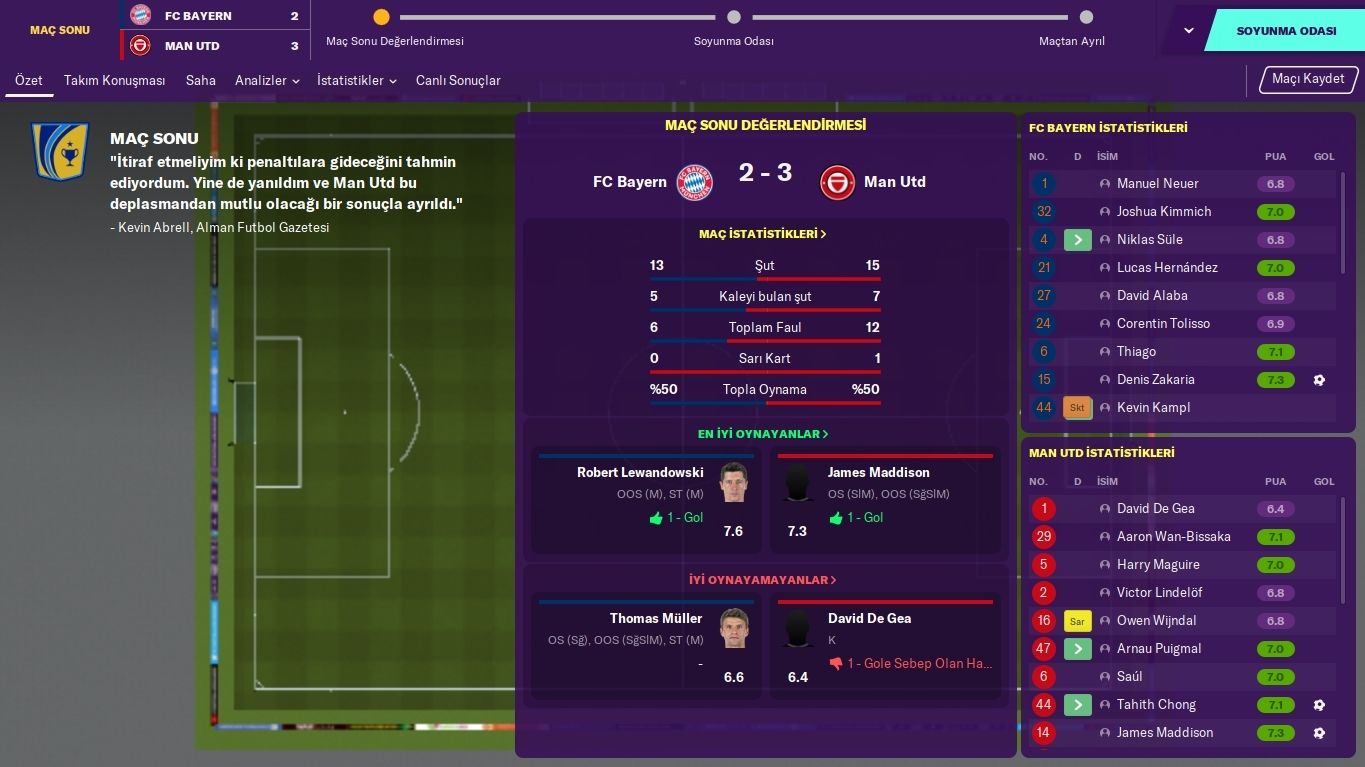Continue to Soyunma Odası

point(1285,31)
